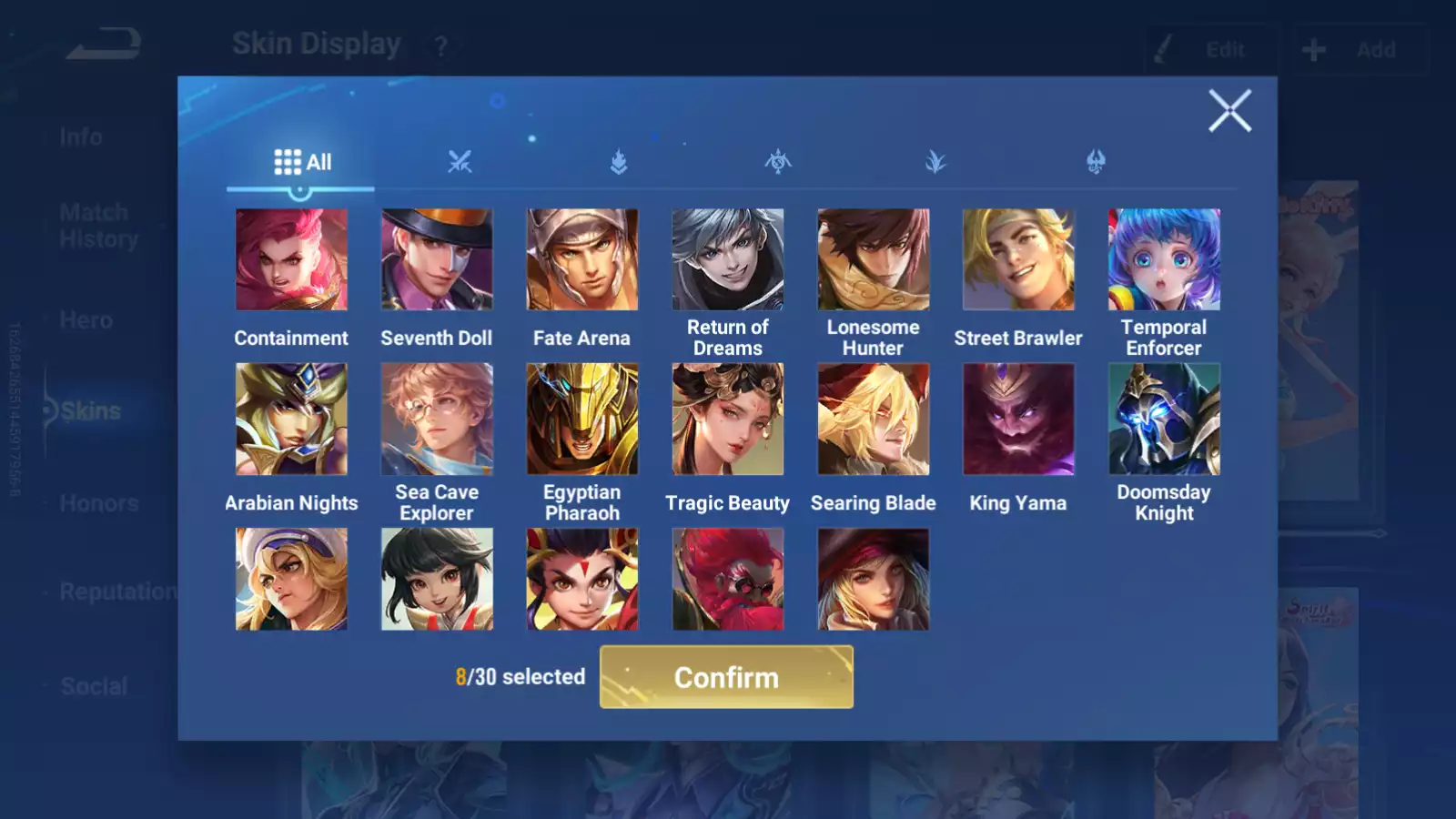The width and height of the screenshot is (1456, 819).
Task: Pick the Fate Arena skin
Action: (582, 260)
